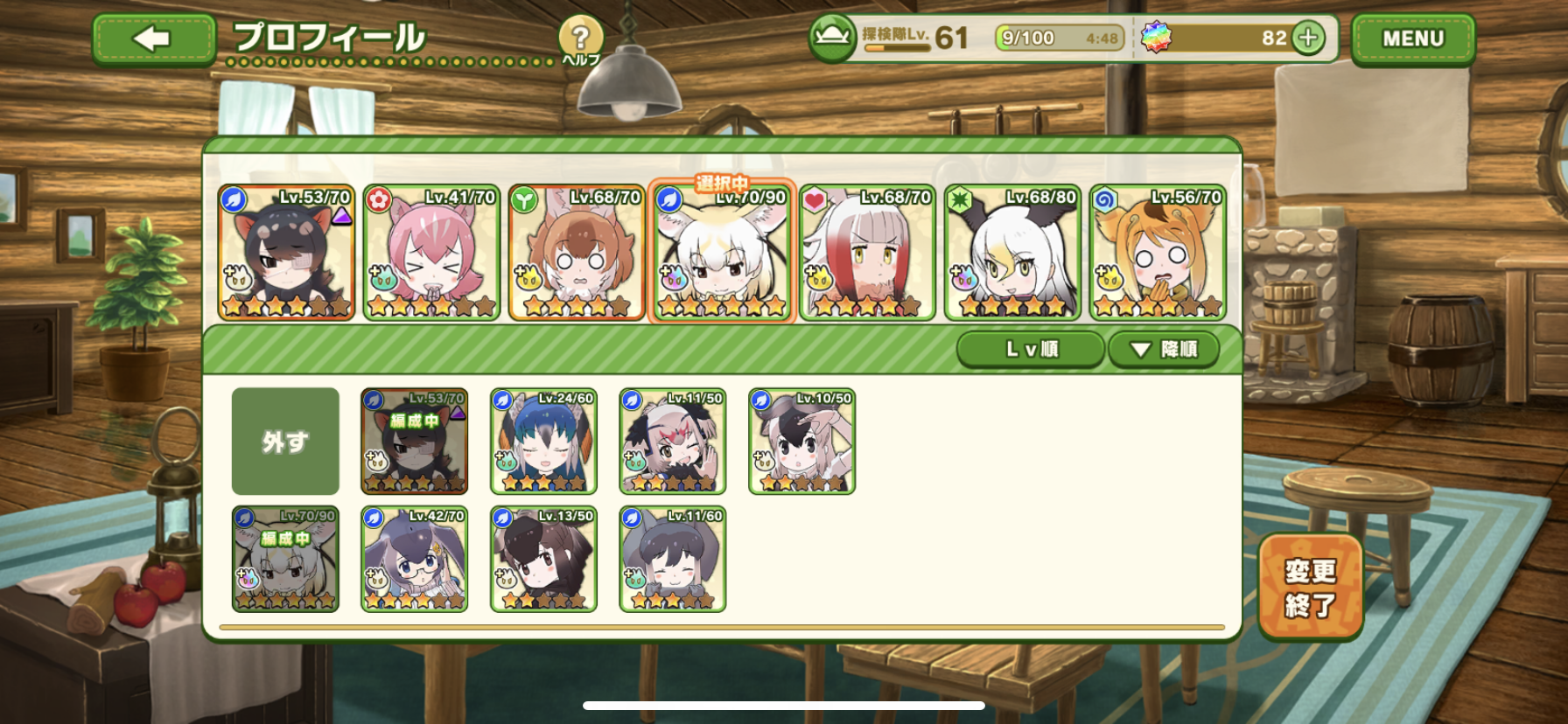Viewport: 1568px width, 724px height.
Task: Select the Lv.24/60 blue-haired character card
Action: point(543,442)
